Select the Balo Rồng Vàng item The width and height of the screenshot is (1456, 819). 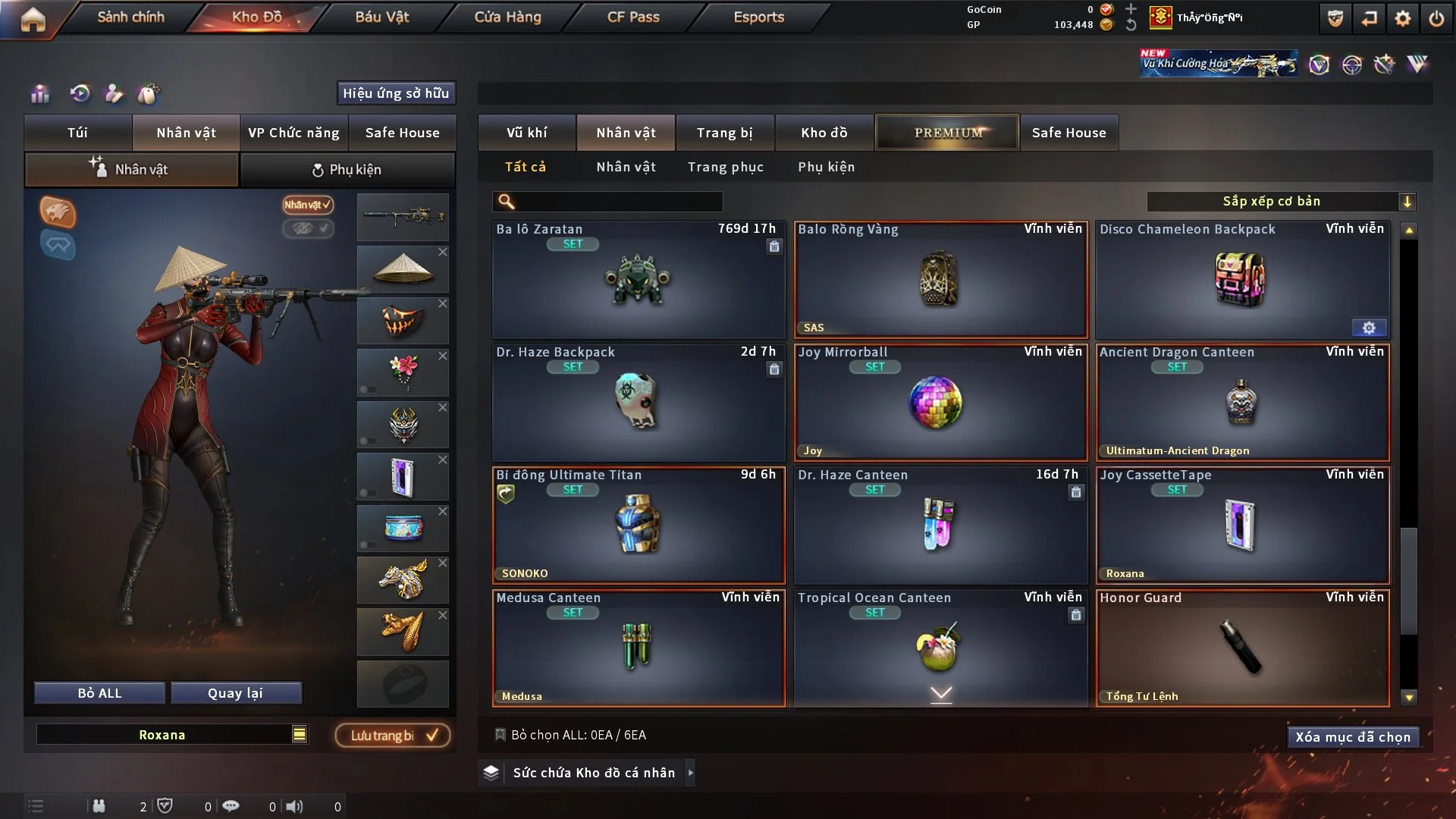pyautogui.click(x=940, y=279)
